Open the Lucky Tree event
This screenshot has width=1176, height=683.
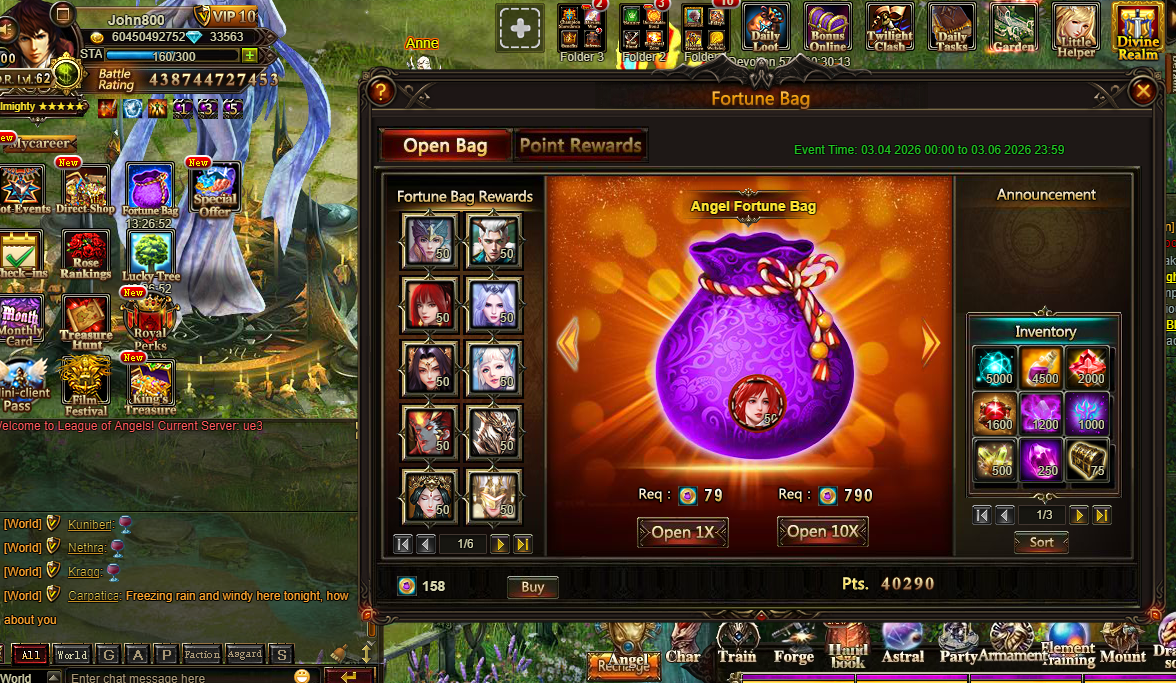coord(151,255)
